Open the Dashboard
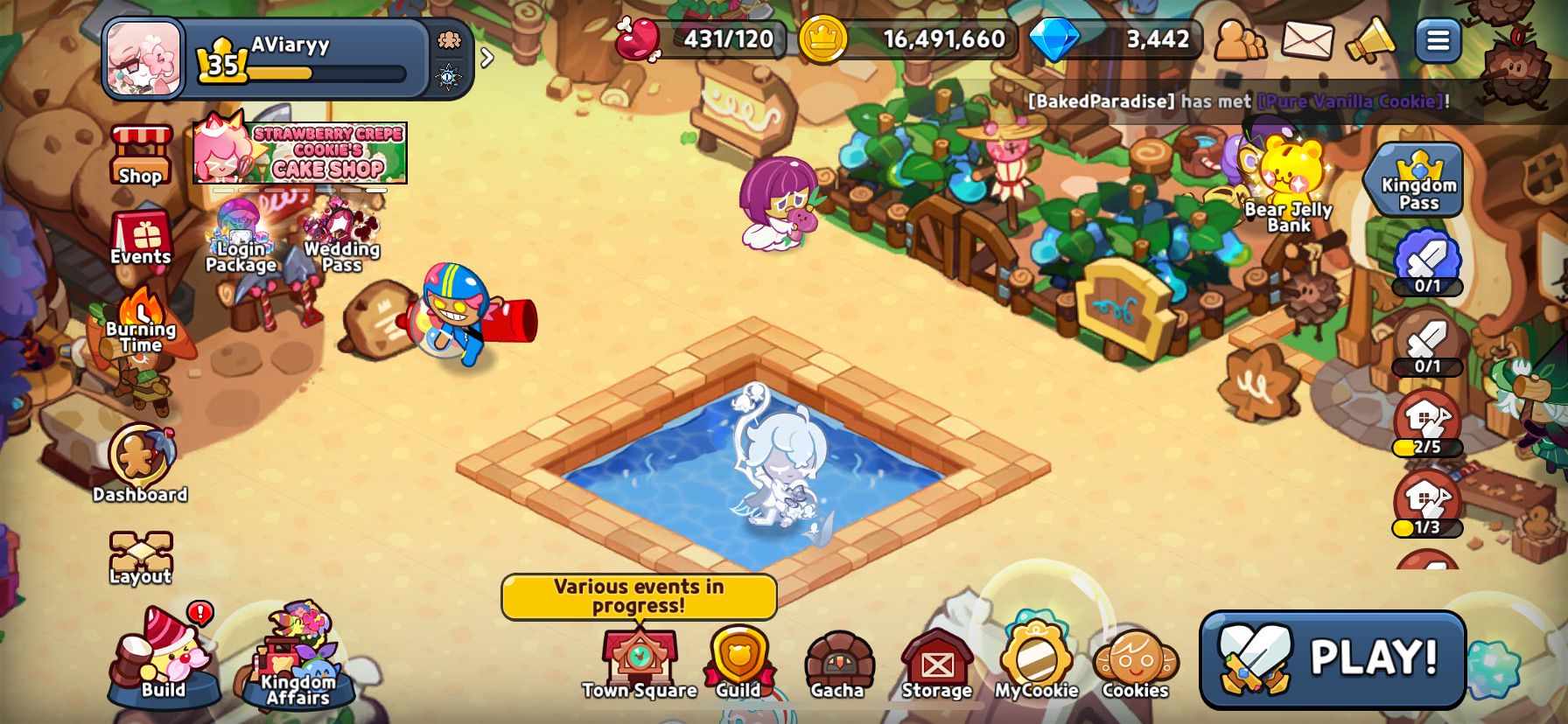1568x724 pixels. click(x=141, y=461)
